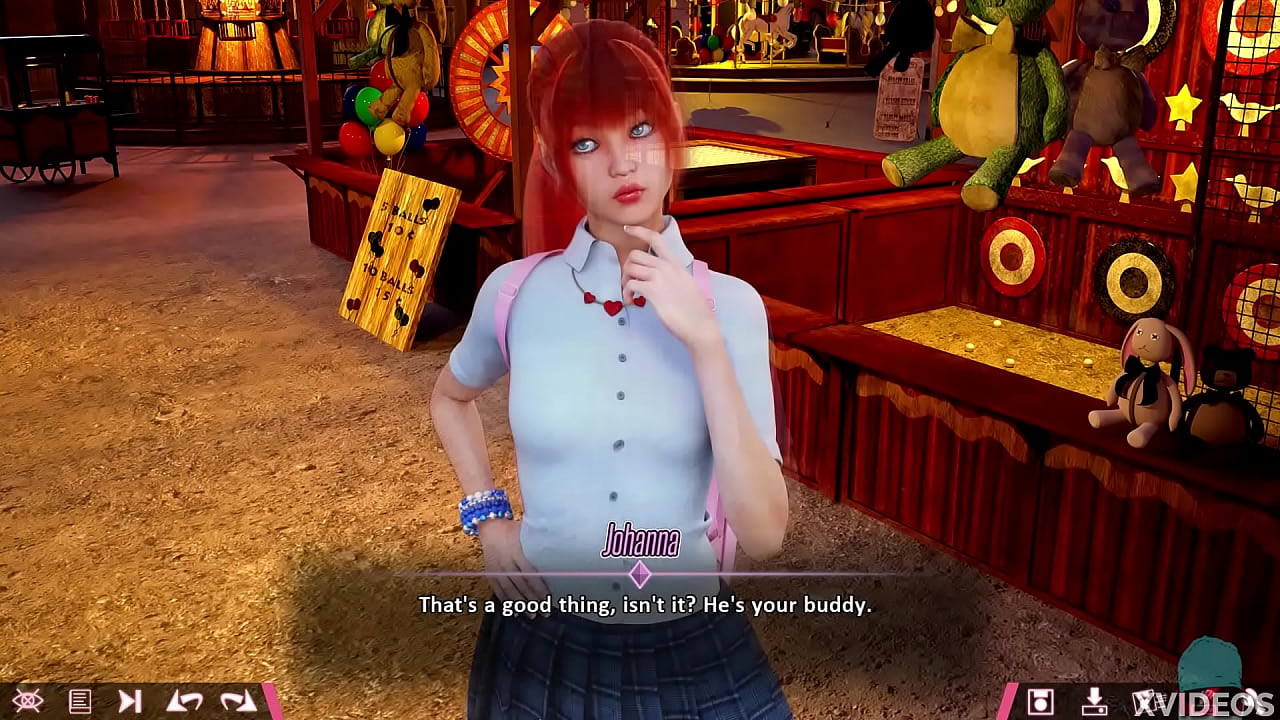The height and width of the screenshot is (720, 1280).
Task: Click Johanna's name label
Action: (x=641, y=543)
